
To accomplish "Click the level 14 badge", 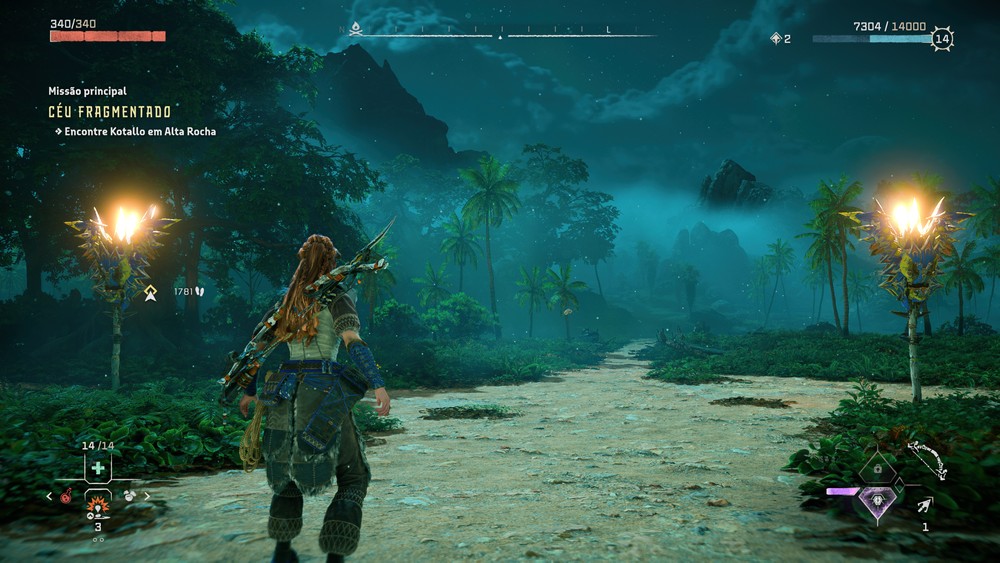I will point(941,39).
